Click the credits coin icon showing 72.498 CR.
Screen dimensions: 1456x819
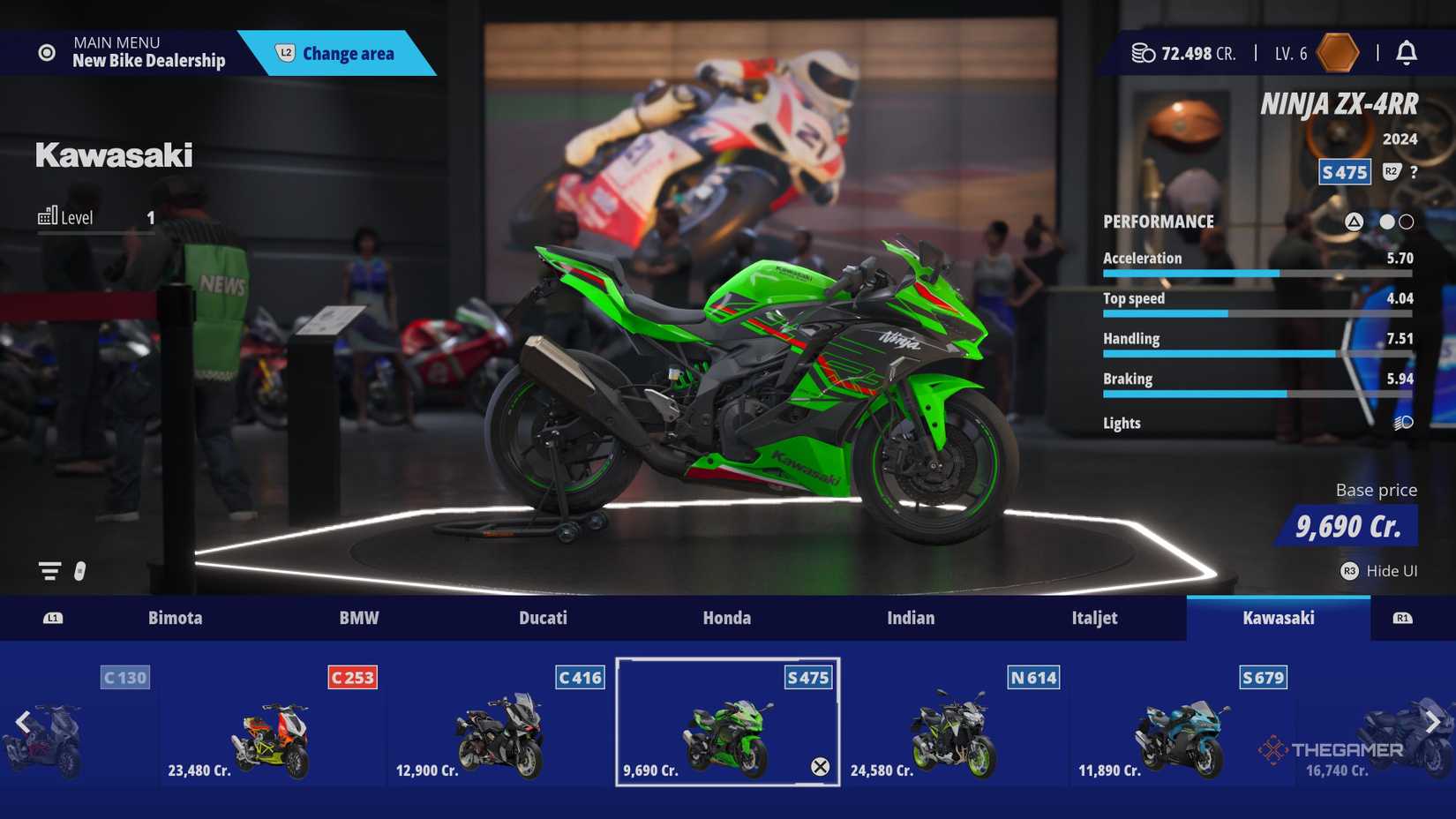[x=1142, y=53]
